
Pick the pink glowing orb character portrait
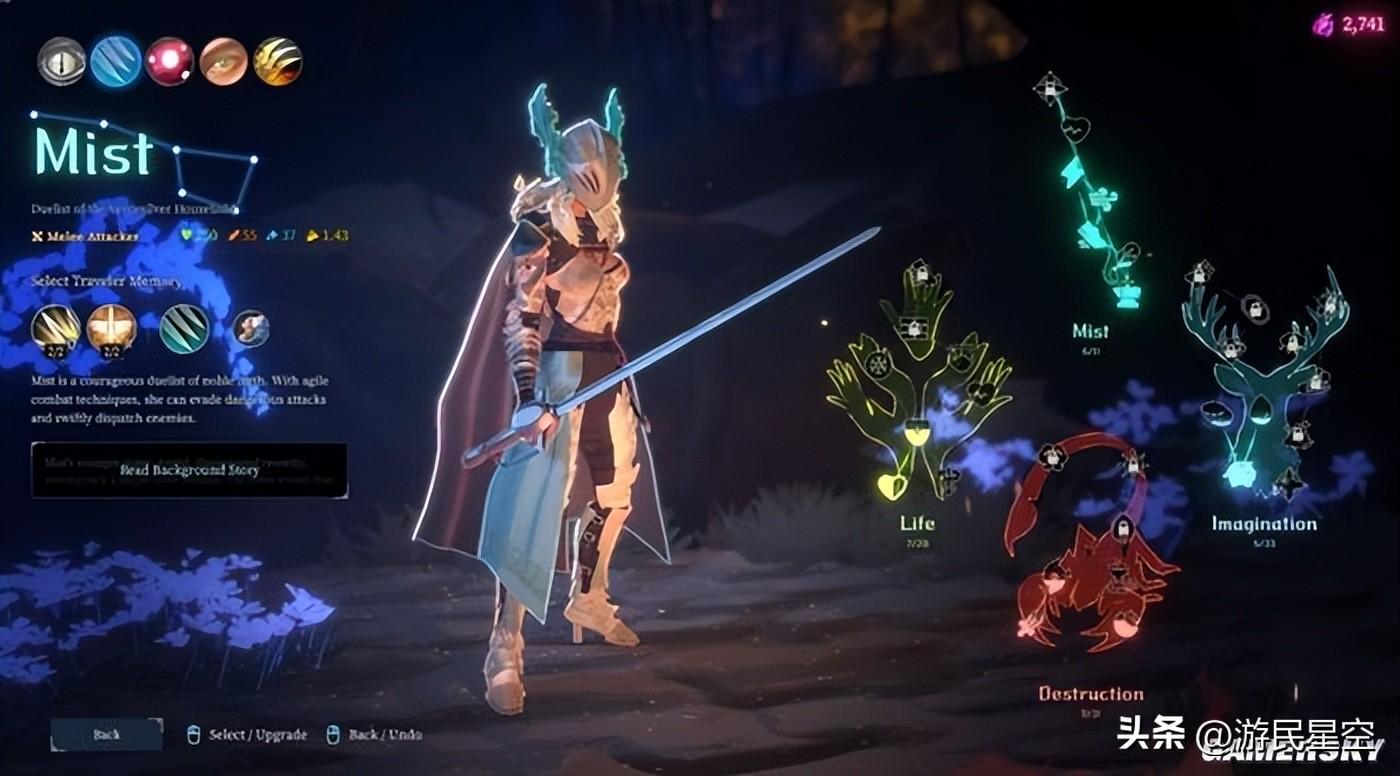point(169,62)
